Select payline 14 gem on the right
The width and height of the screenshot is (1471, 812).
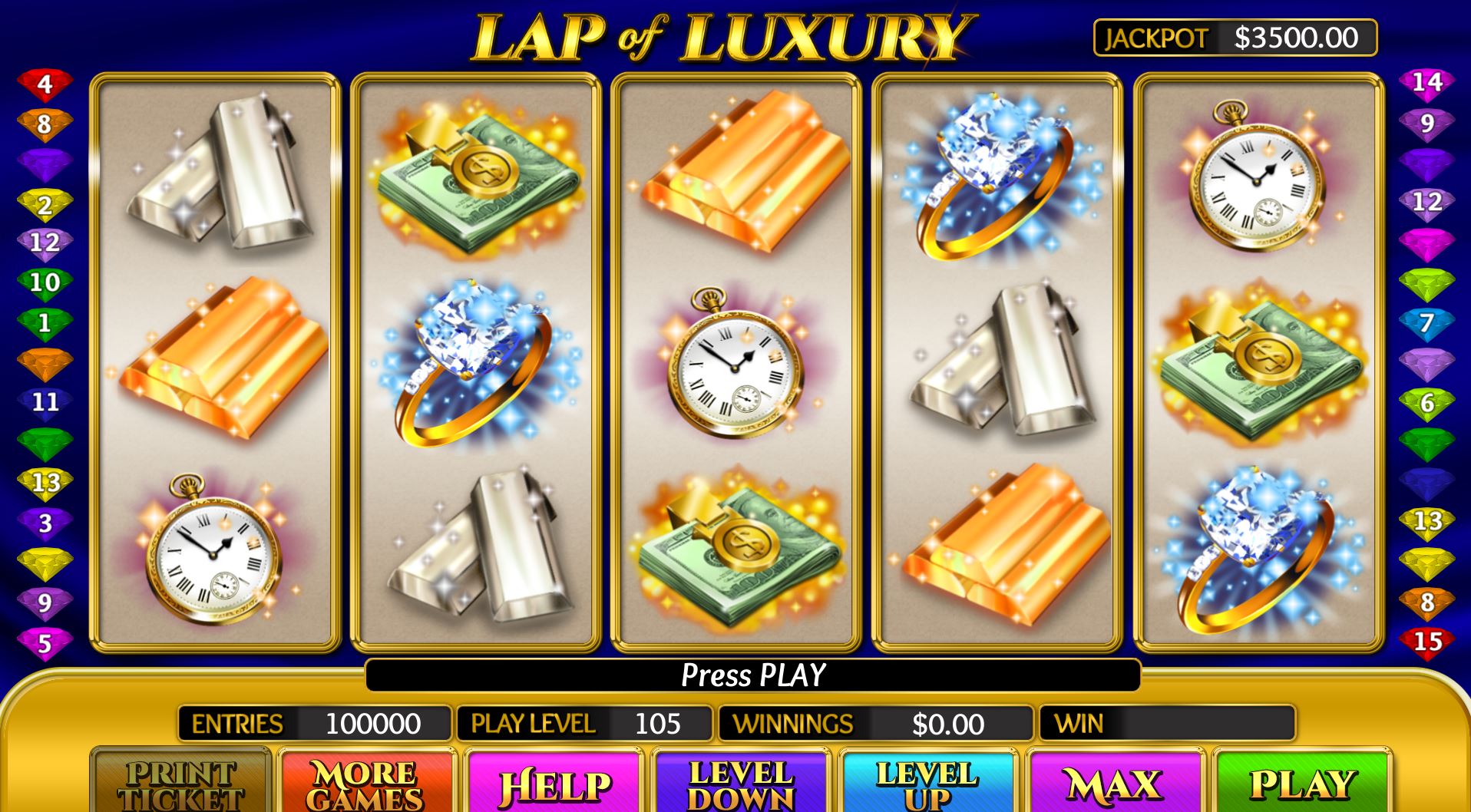(x=1430, y=84)
